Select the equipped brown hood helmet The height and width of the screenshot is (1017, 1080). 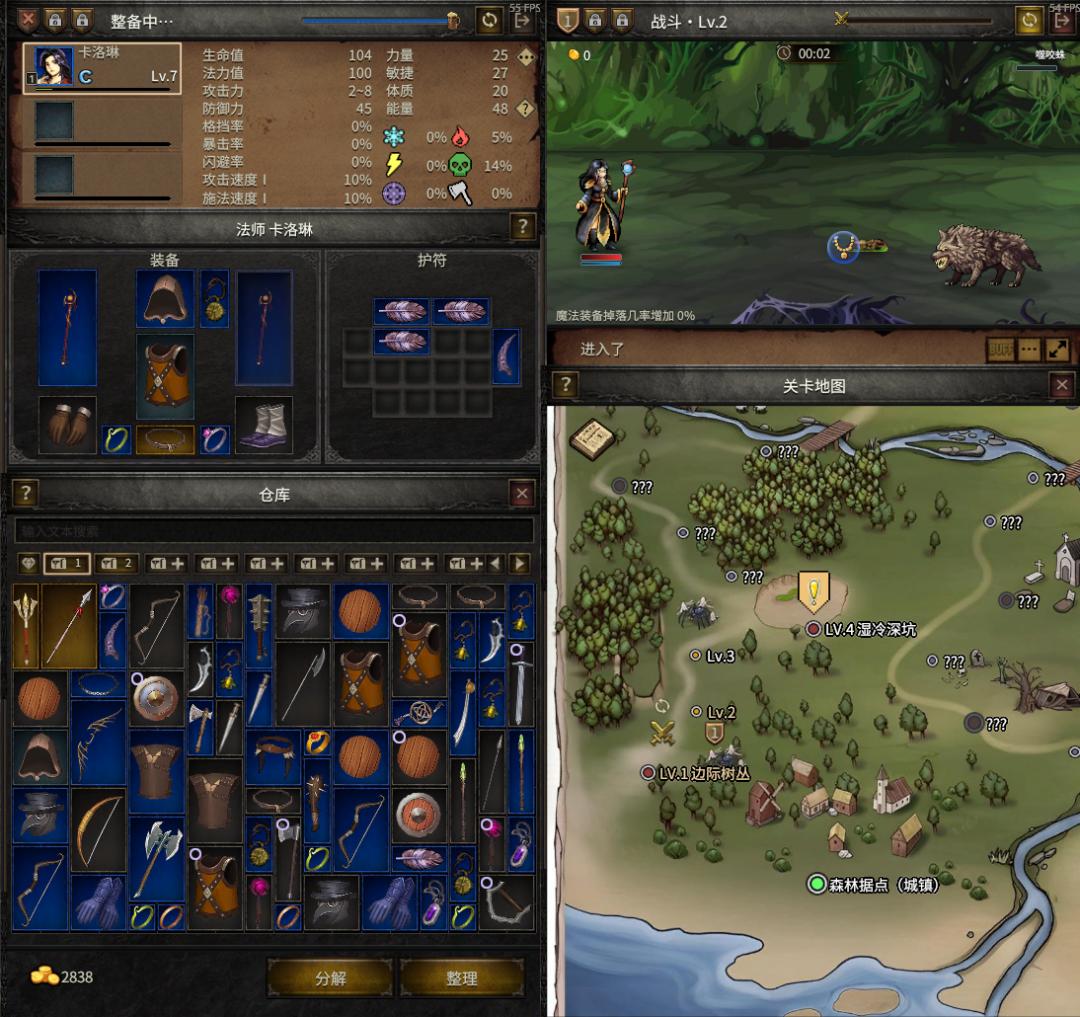(x=165, y=297)
